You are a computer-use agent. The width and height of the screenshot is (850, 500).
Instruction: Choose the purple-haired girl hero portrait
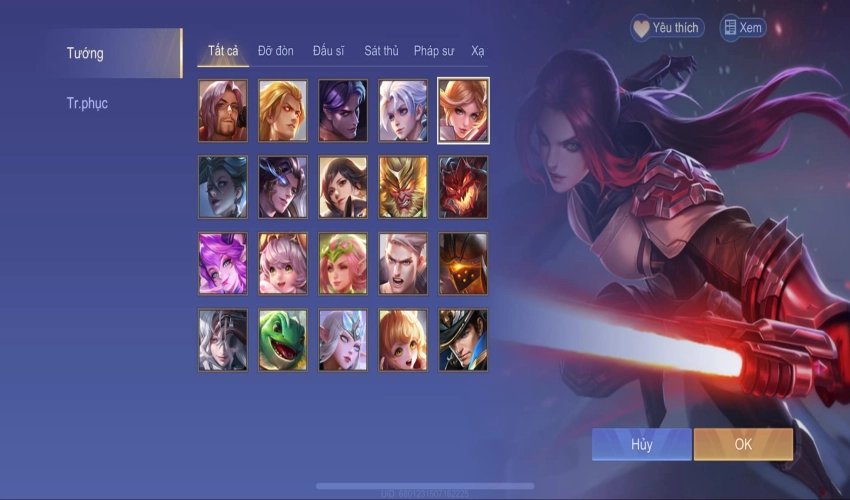coord(223,264)
